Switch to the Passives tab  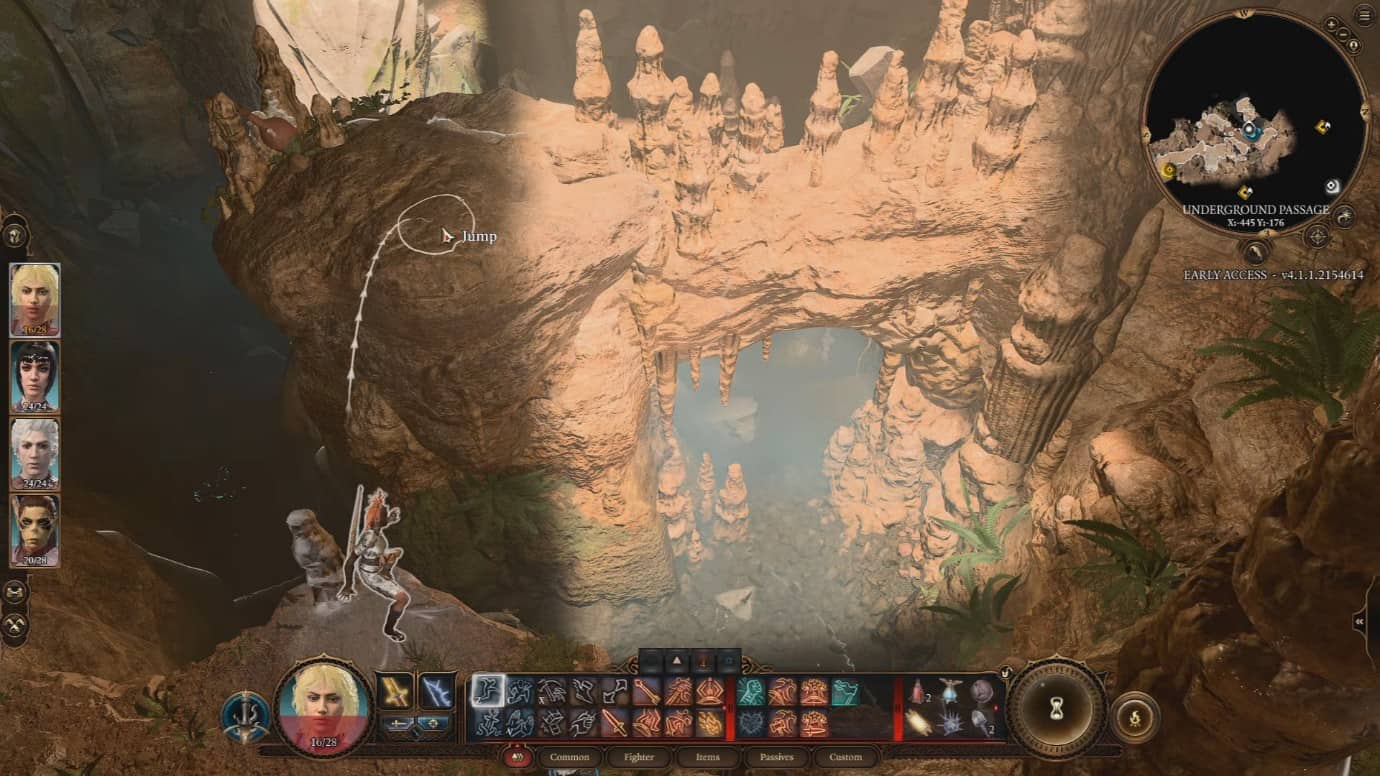coord(776,757)
